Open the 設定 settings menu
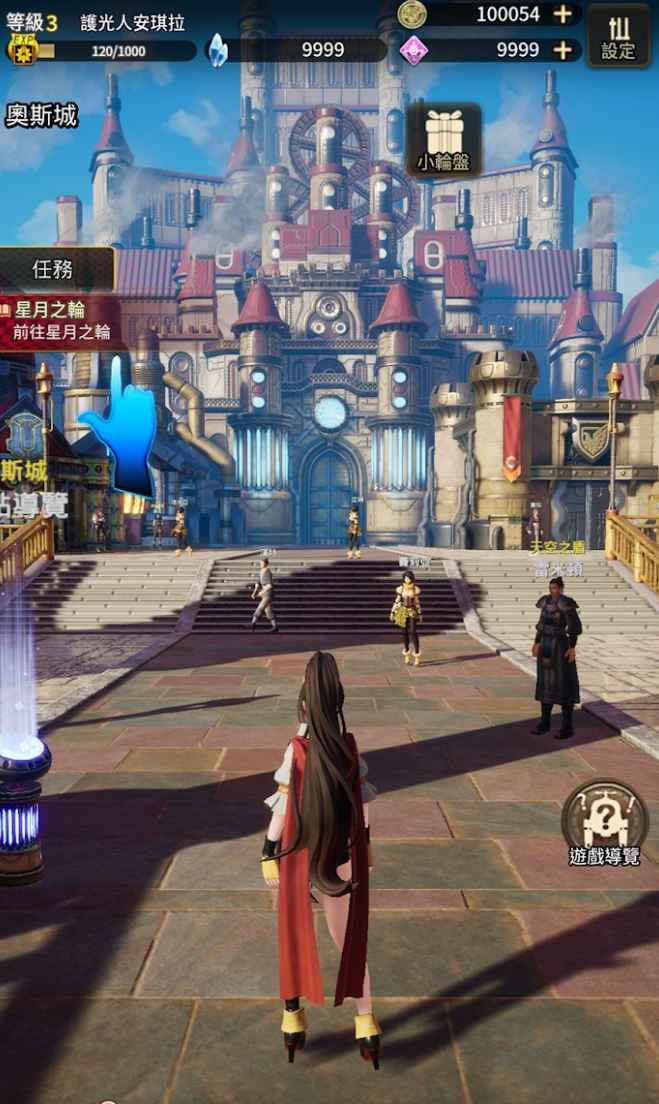This screenshot has height=1104, width=659. (x=617, y=36)
